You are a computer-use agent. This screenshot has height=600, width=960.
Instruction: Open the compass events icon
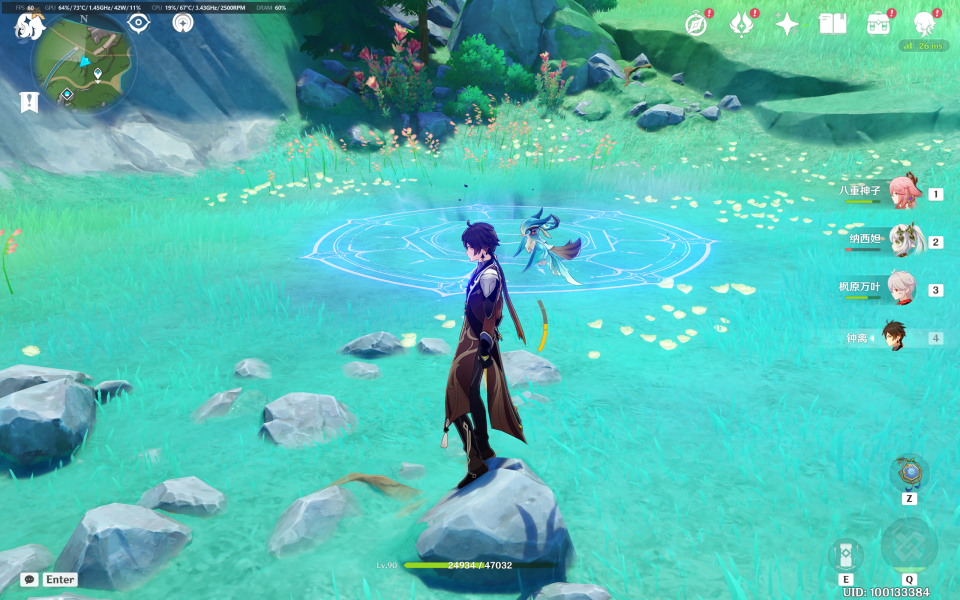pos(696,25)
